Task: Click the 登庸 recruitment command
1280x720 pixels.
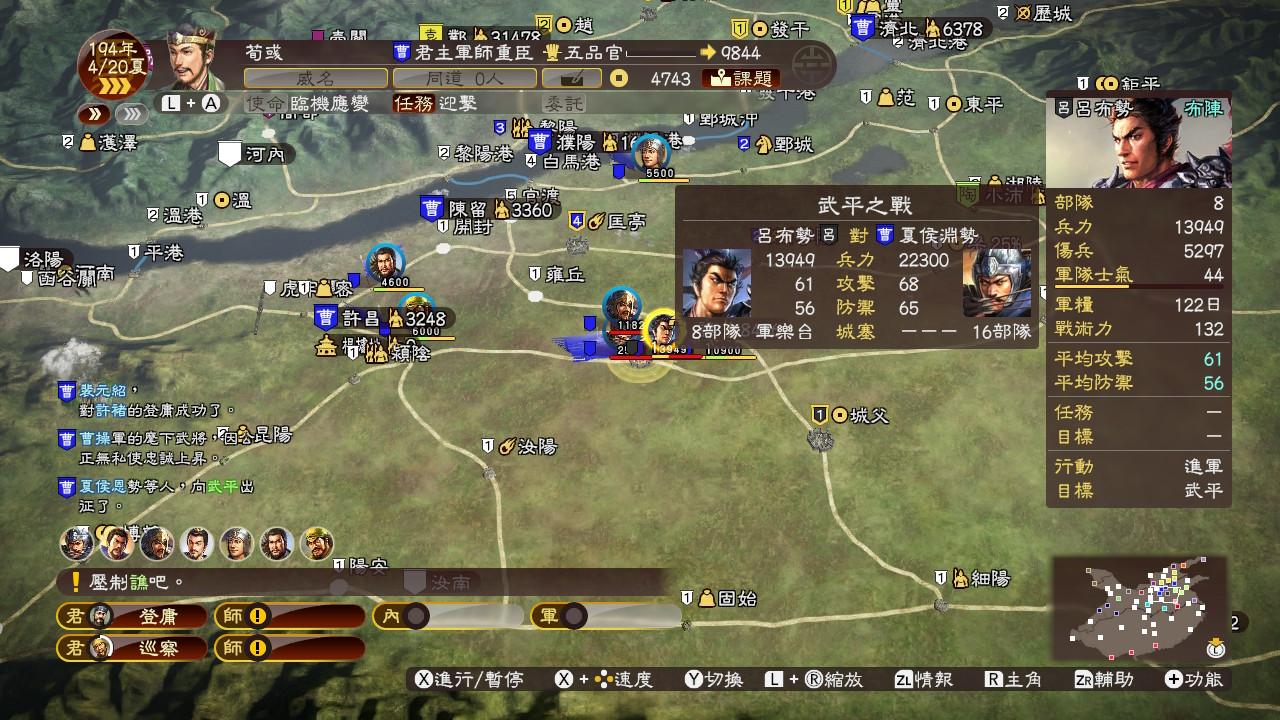Action: [160, 617]
